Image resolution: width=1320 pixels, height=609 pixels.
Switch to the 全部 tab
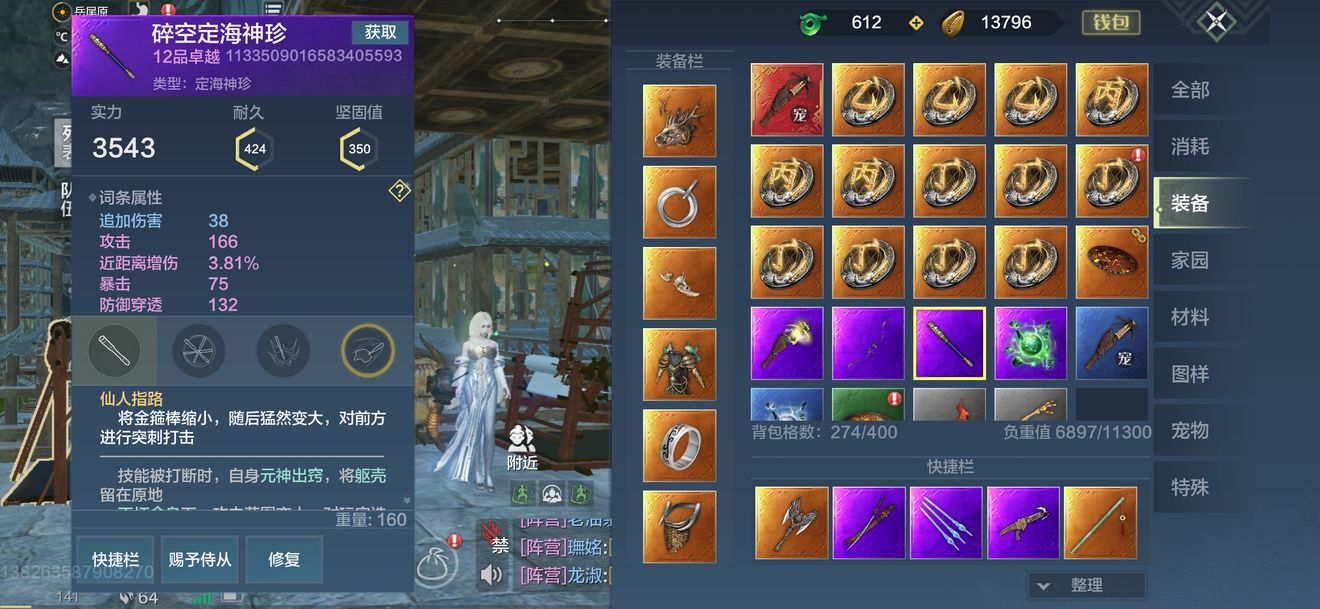coord(1190,90)
